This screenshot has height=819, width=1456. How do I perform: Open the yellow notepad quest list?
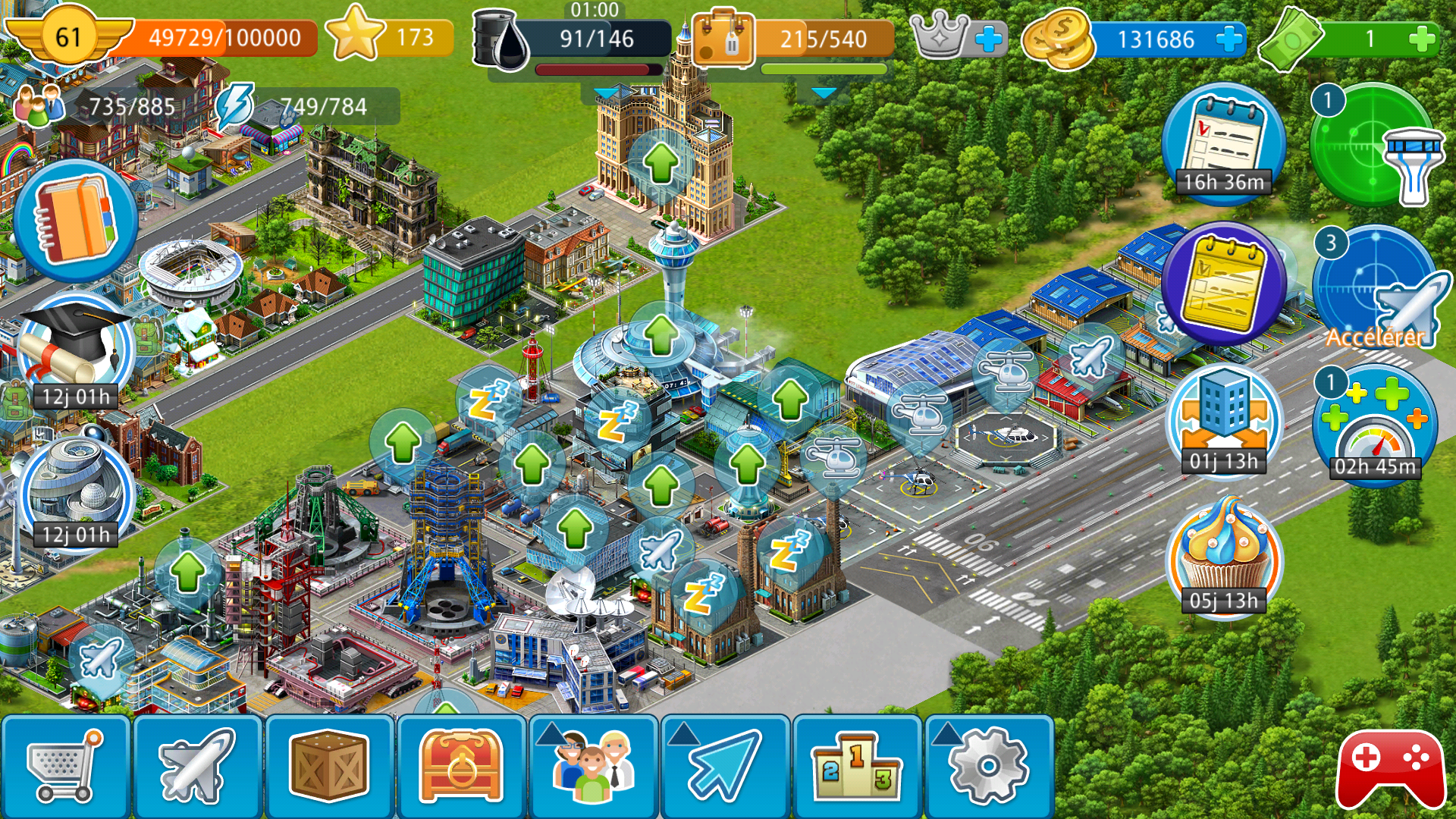point(1223,284)
